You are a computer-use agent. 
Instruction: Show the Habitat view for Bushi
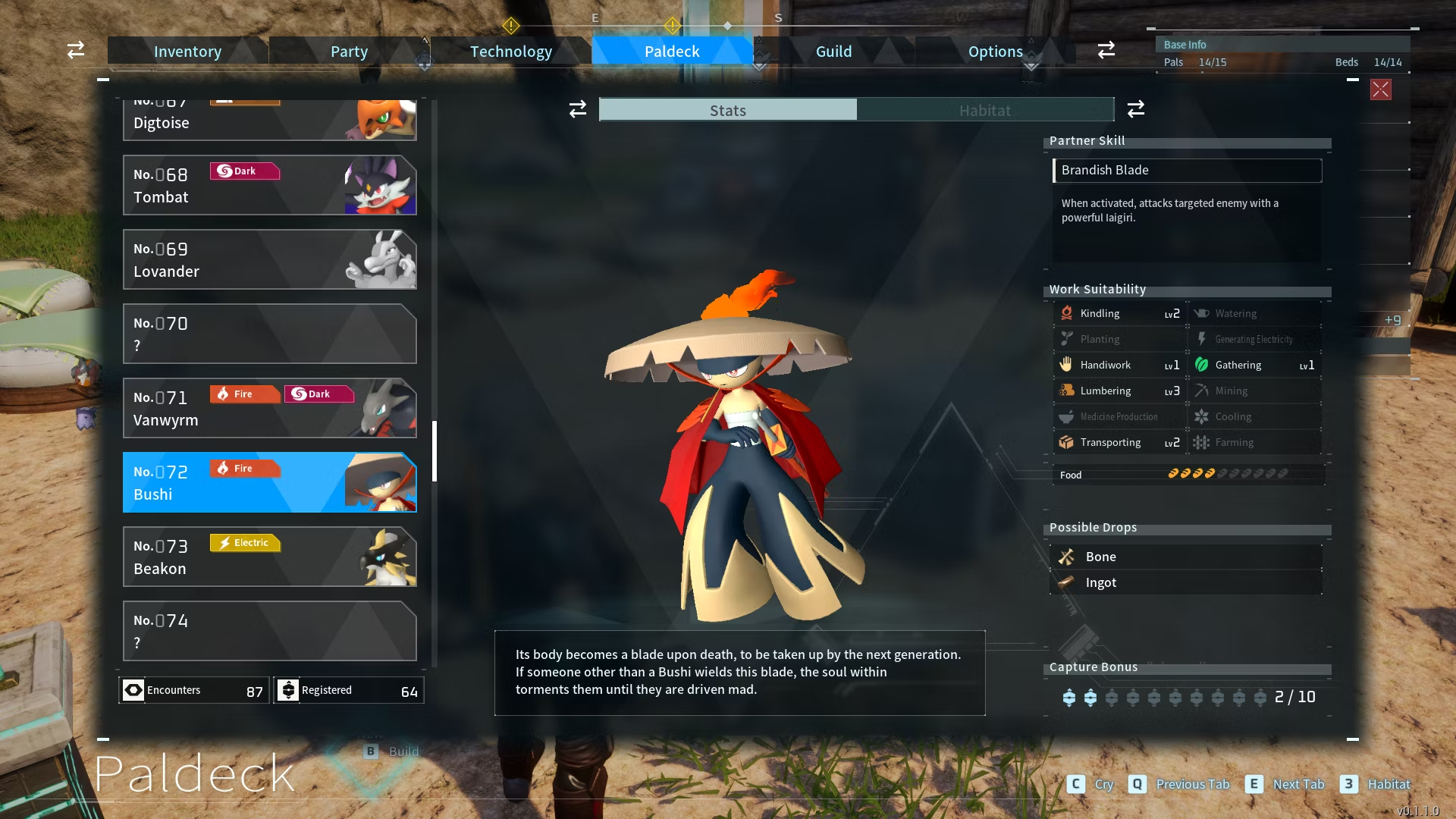click(x=984, y=110)
